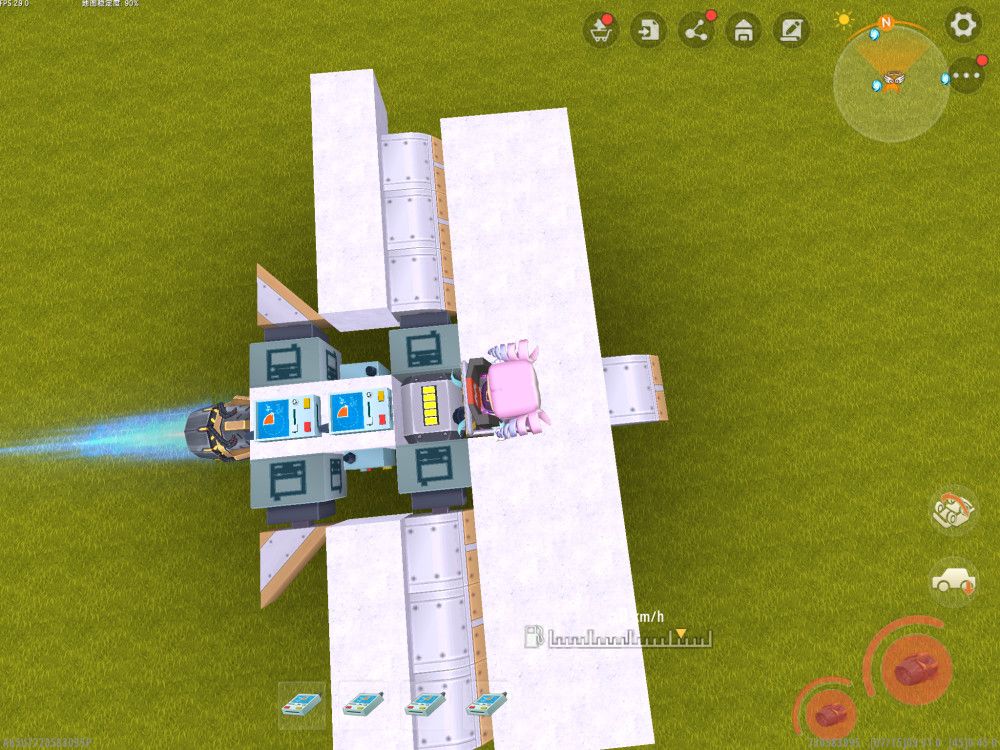Open the gear settings menu
Screen dimensions: 1000x750
963,25
